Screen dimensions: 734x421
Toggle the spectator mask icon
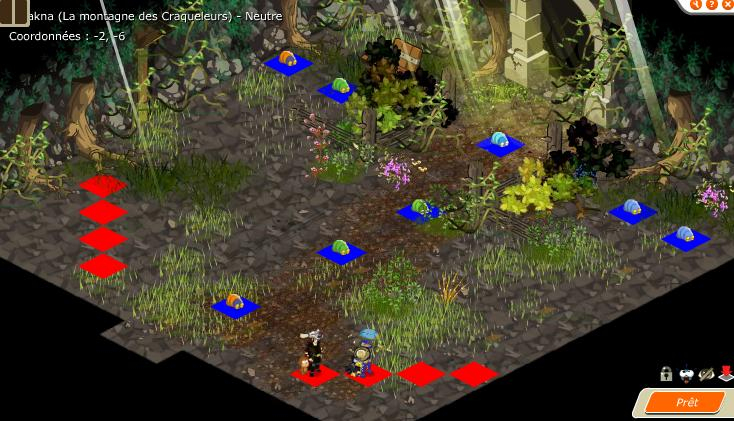click(686, 374)
